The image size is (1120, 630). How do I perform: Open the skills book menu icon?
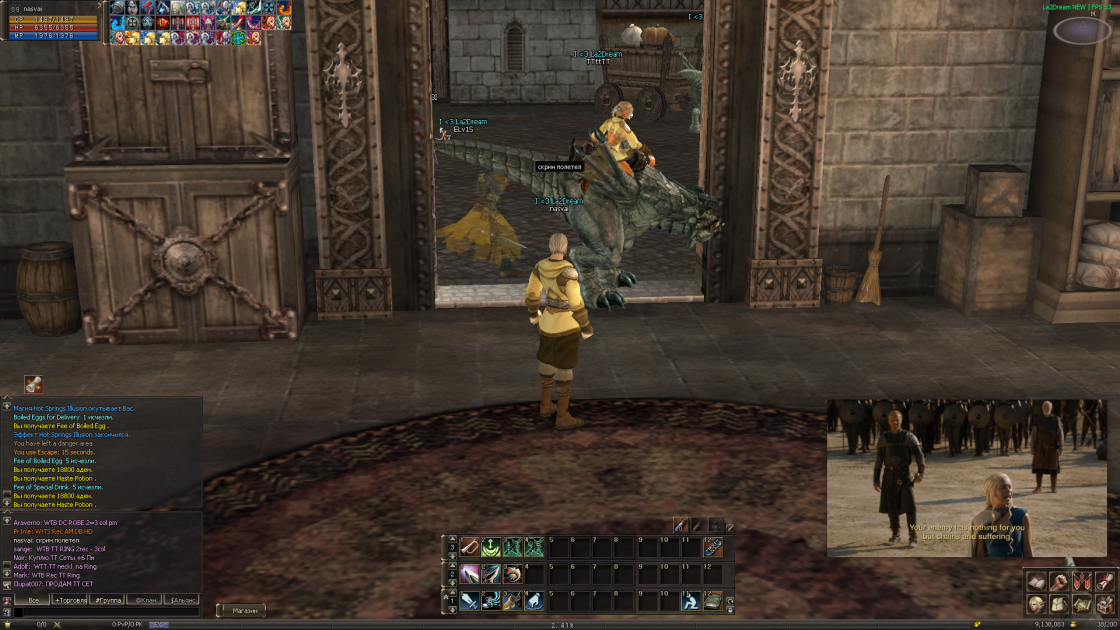click(1037, 581)
